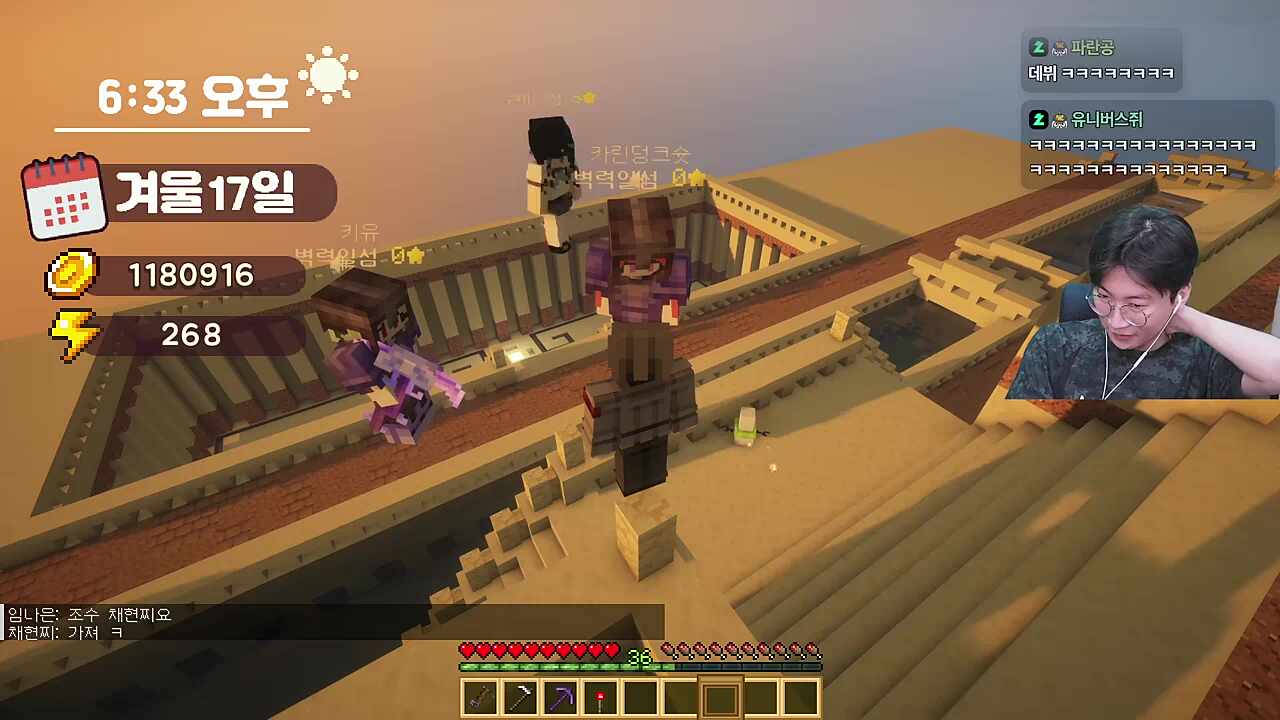Open 파란공's stream chat message
The width and height of the screenshot is (1280, 720).
[x=1101, y=61]
